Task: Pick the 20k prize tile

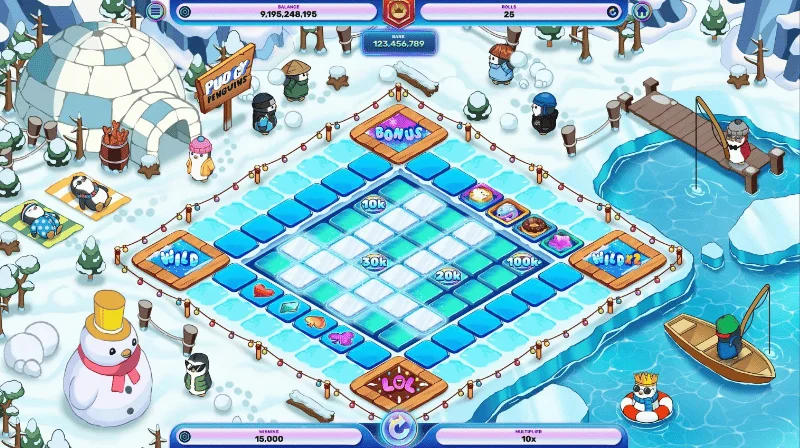Action: 447,275
